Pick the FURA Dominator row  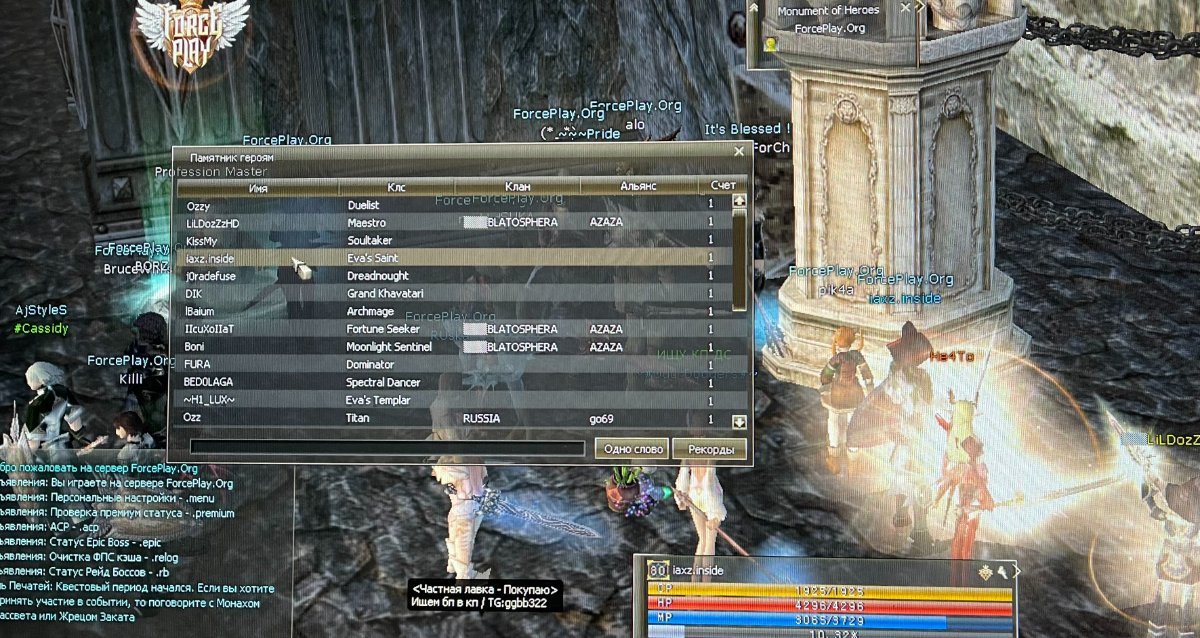[450, 365]
